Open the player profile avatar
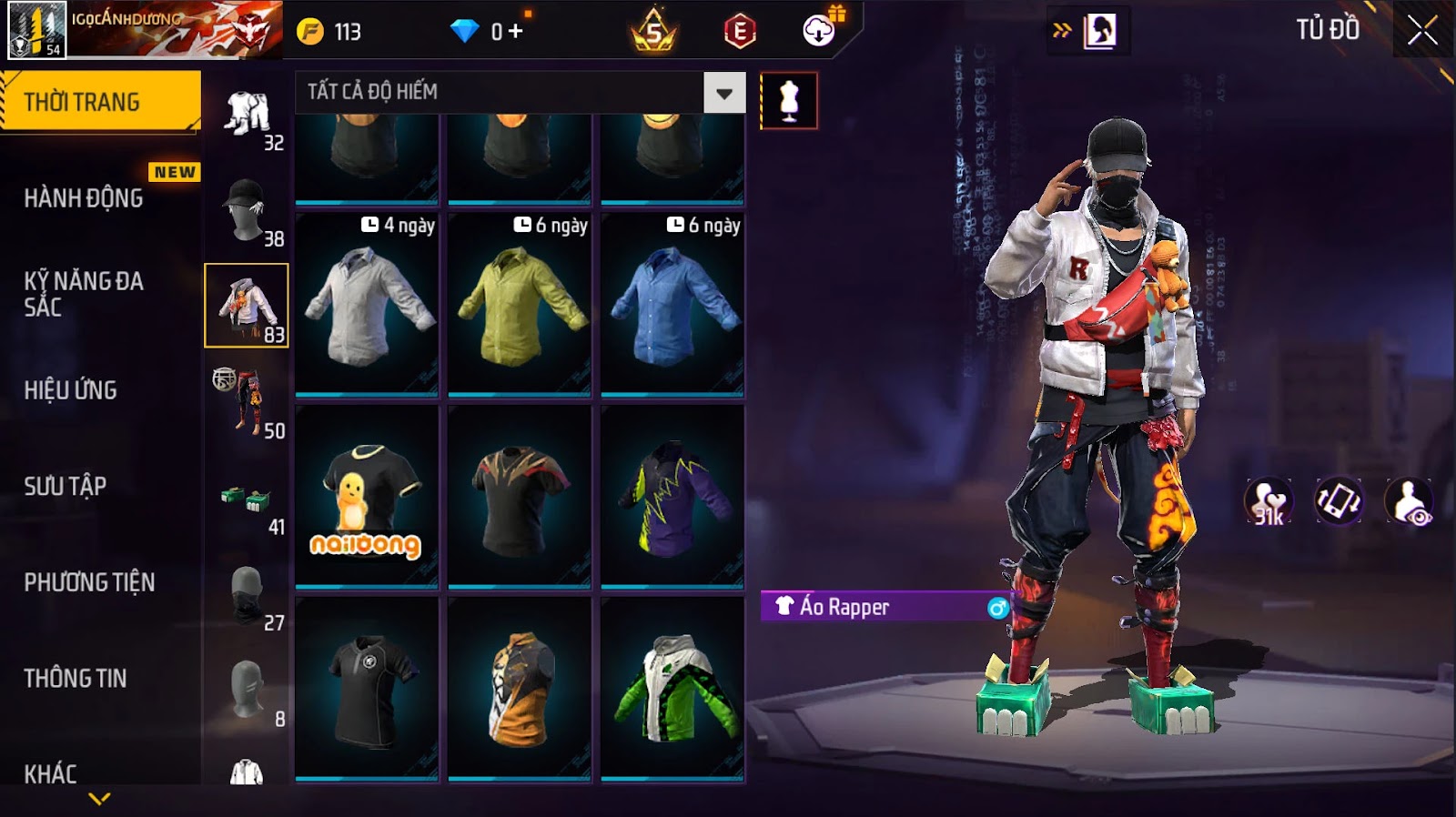Image resolution: width=1456 pixels, height=817 pixels. pyautogui.click(x=36, y=30)
